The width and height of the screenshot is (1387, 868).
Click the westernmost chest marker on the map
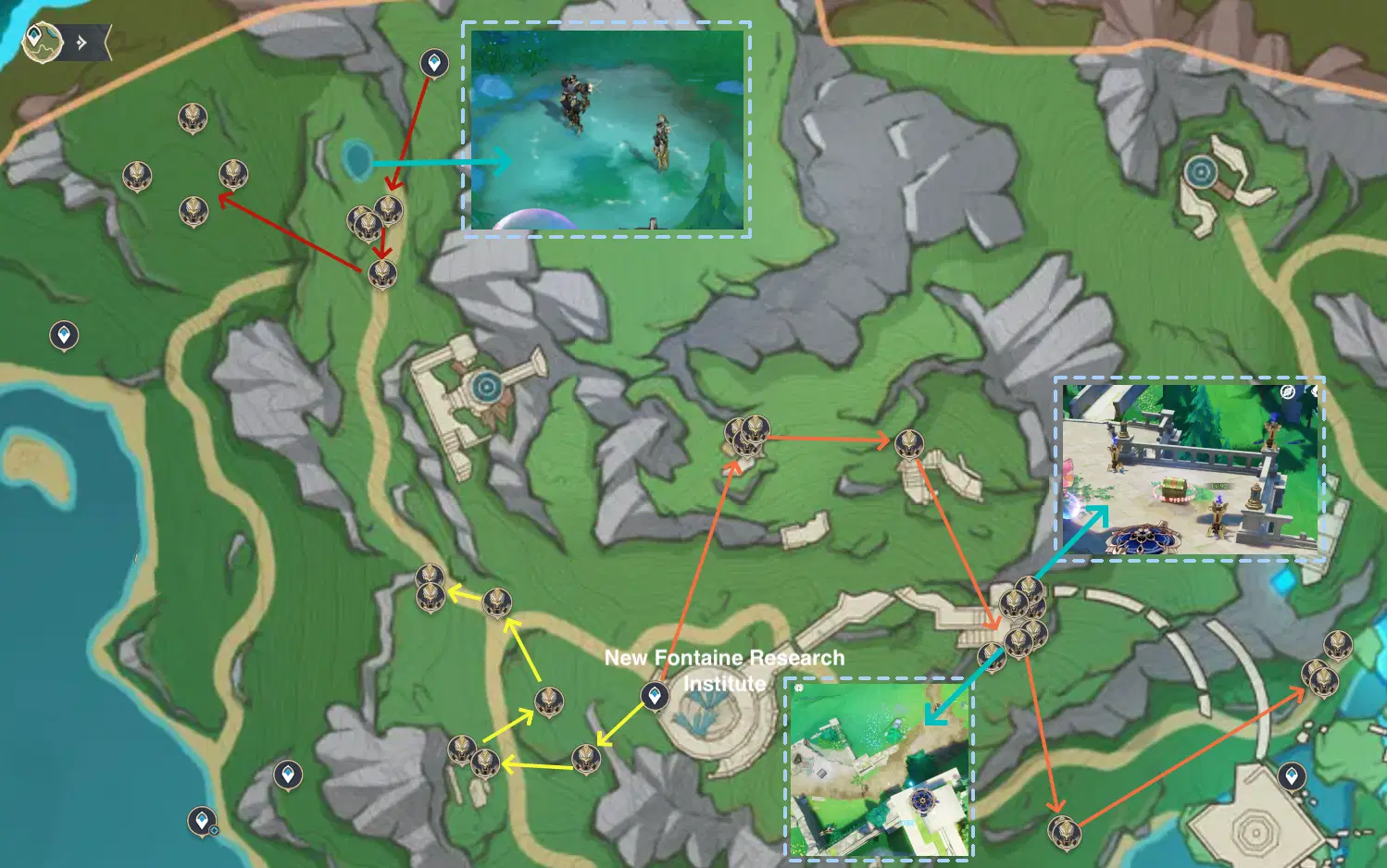[137, 176]
